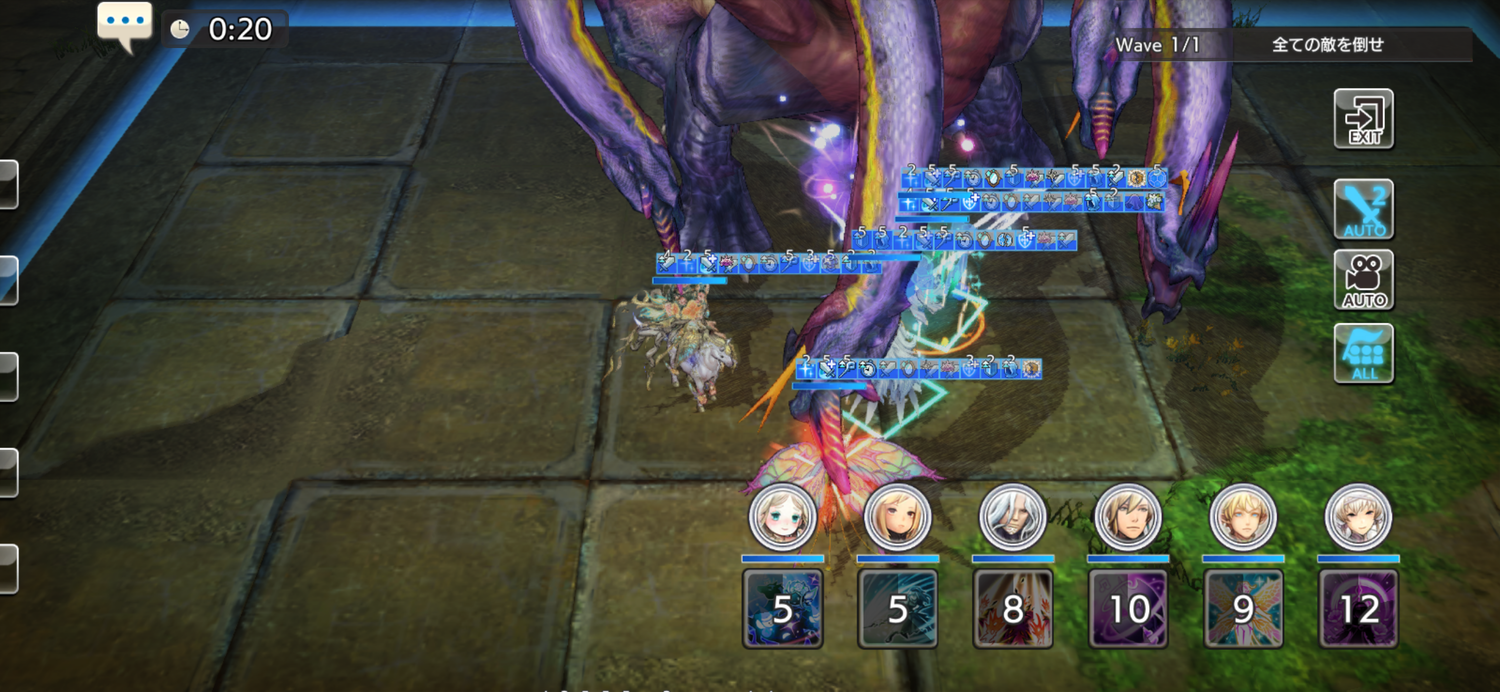Use the skill showing cooldown 10

click(1128, 608)
